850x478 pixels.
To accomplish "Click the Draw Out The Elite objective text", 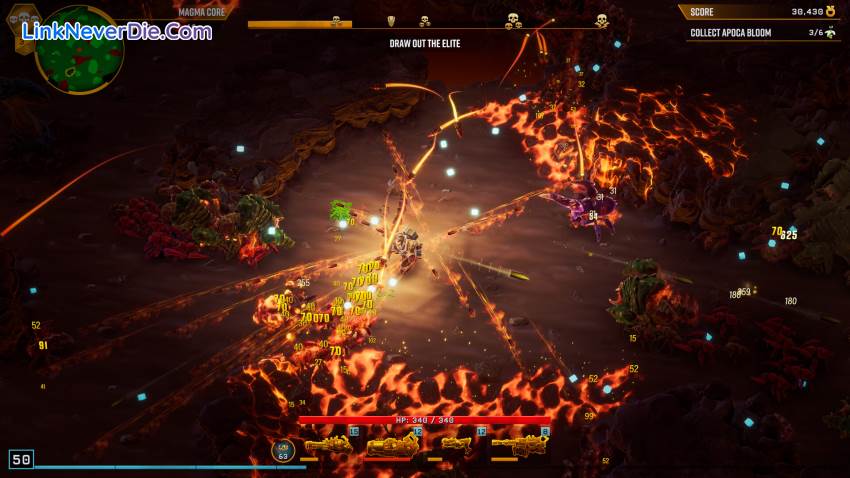I will pos(425,44).
